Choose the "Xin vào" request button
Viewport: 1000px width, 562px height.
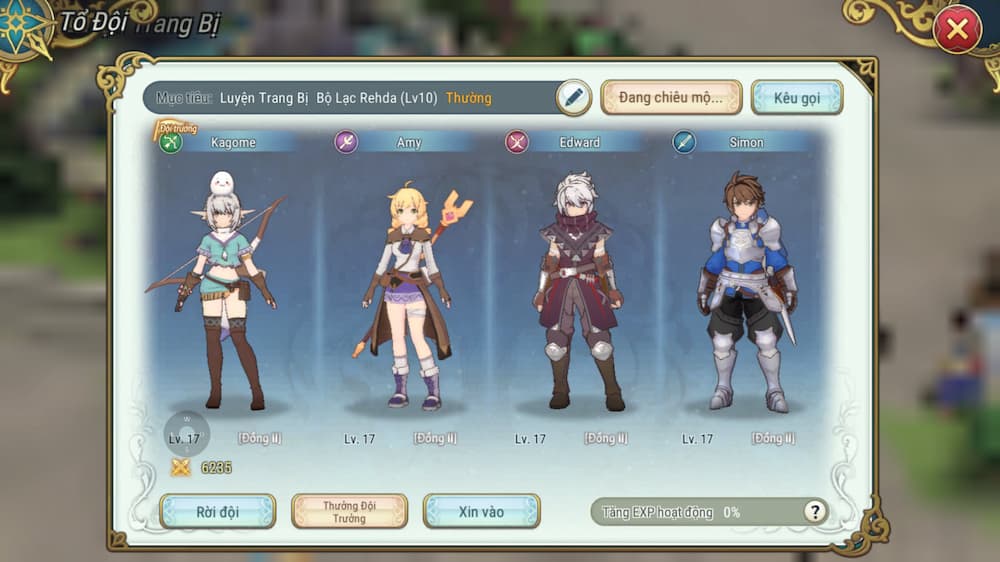tap(481, 511)
